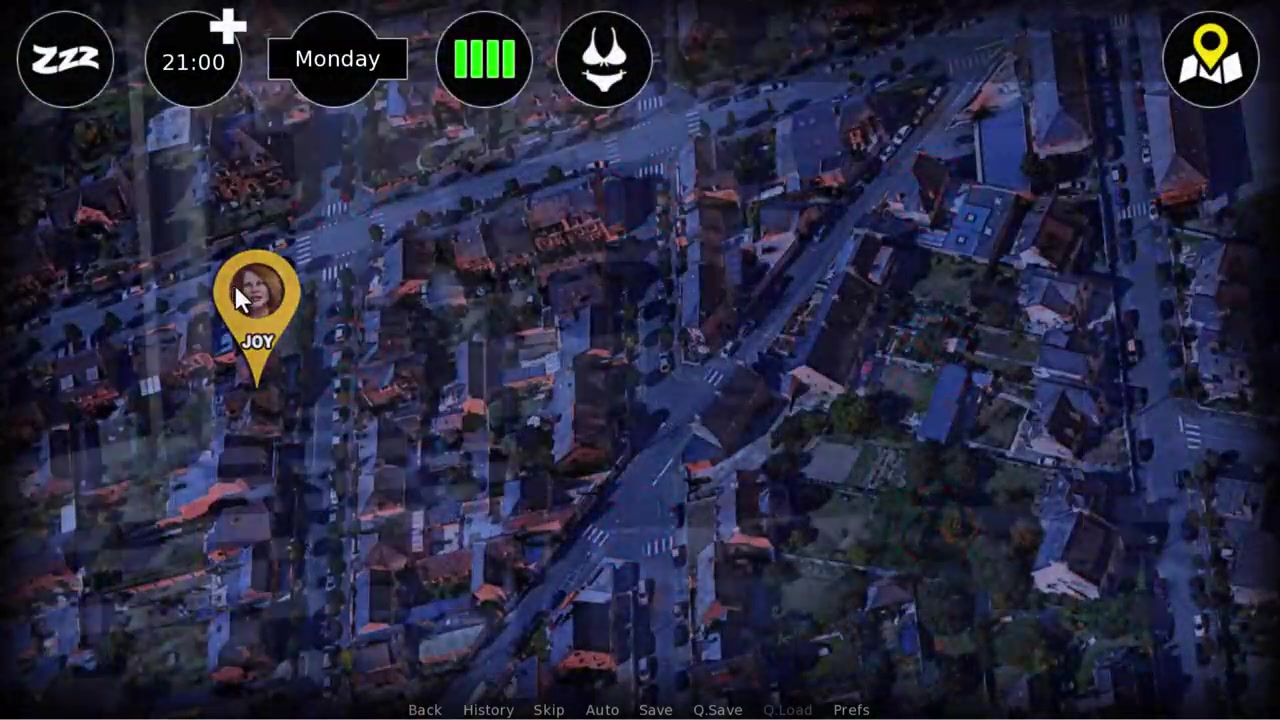This screenshot has height=720, width=1280.
Task: Open the History log
Action: (x=488, y=710)
